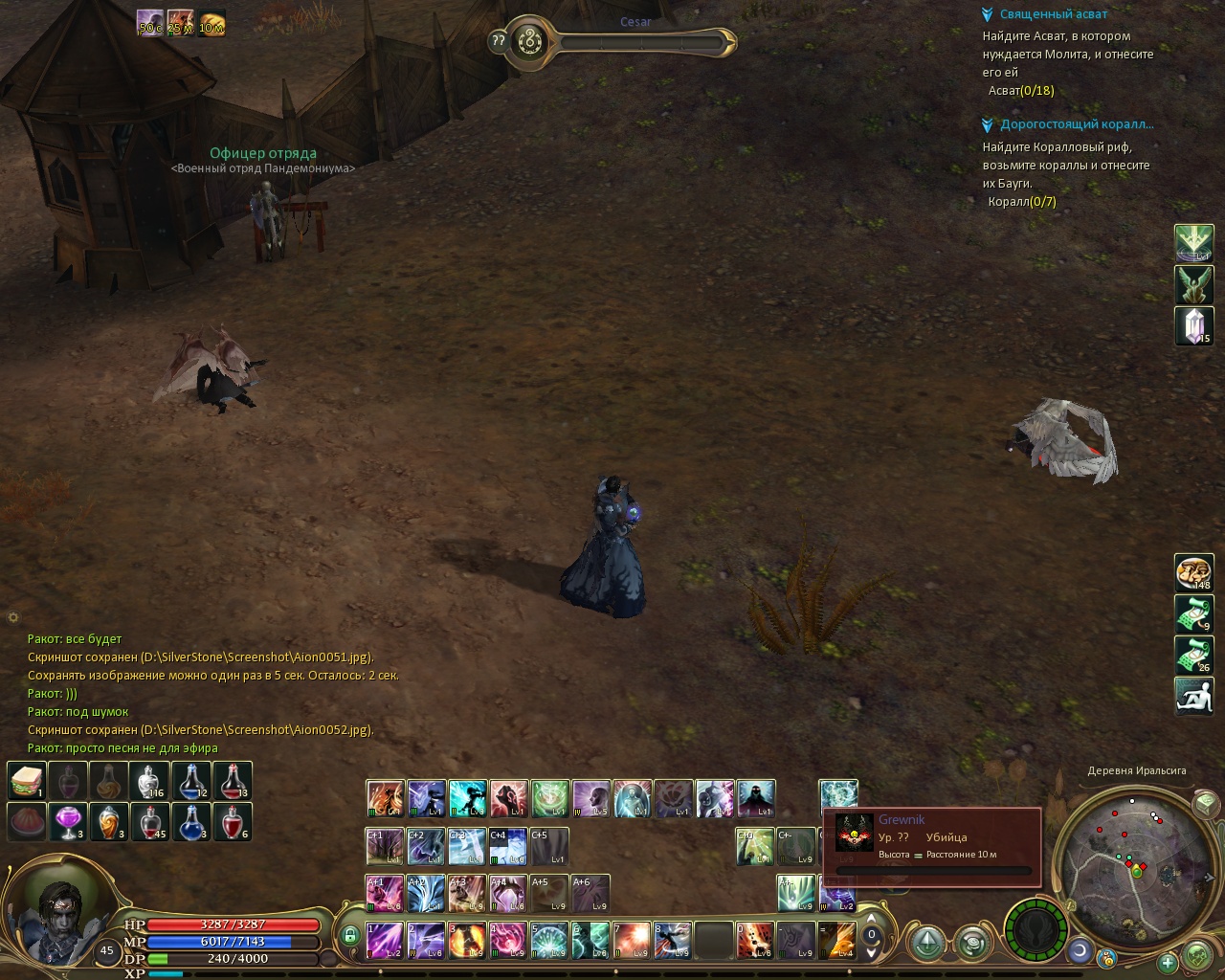The width and height of the screenshot is (1225, 980).
Task: Use the sandwich food item
Action: click(x=27, y=780)
